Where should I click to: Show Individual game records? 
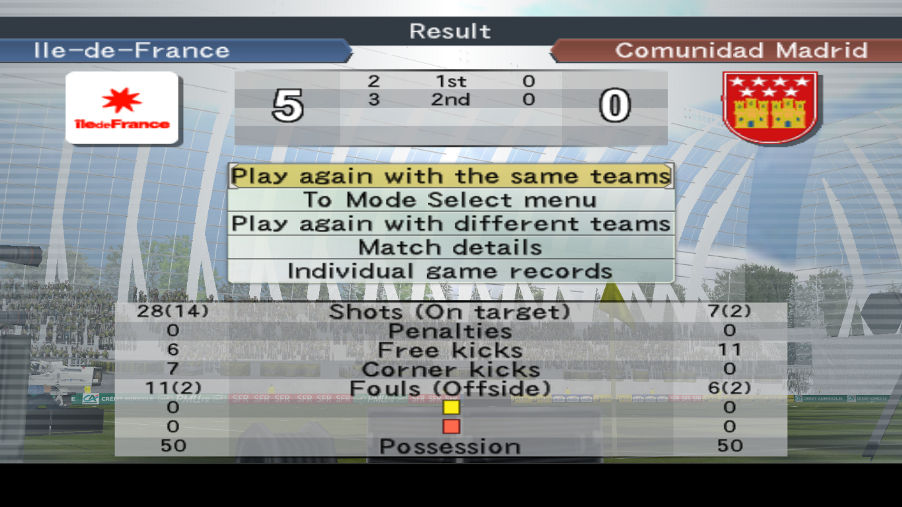450,271
